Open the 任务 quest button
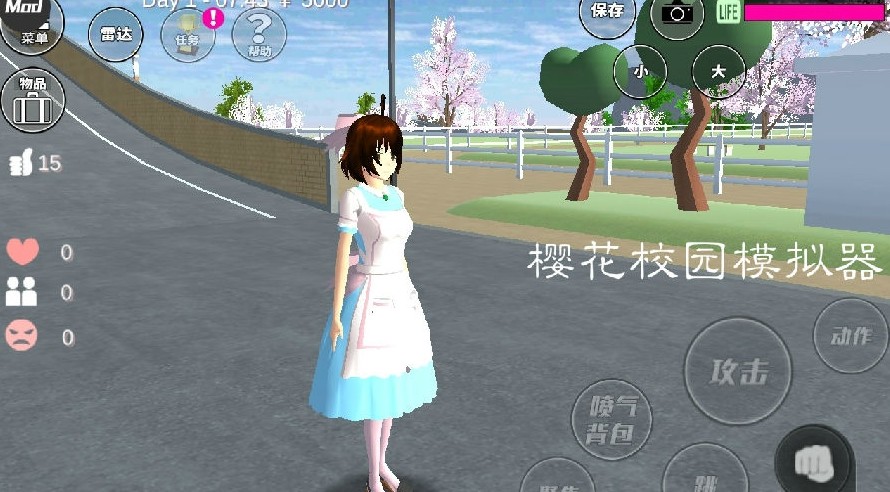The height and width of the screenshot is (492, 890). pyautogui.click(x=188, y=35)
